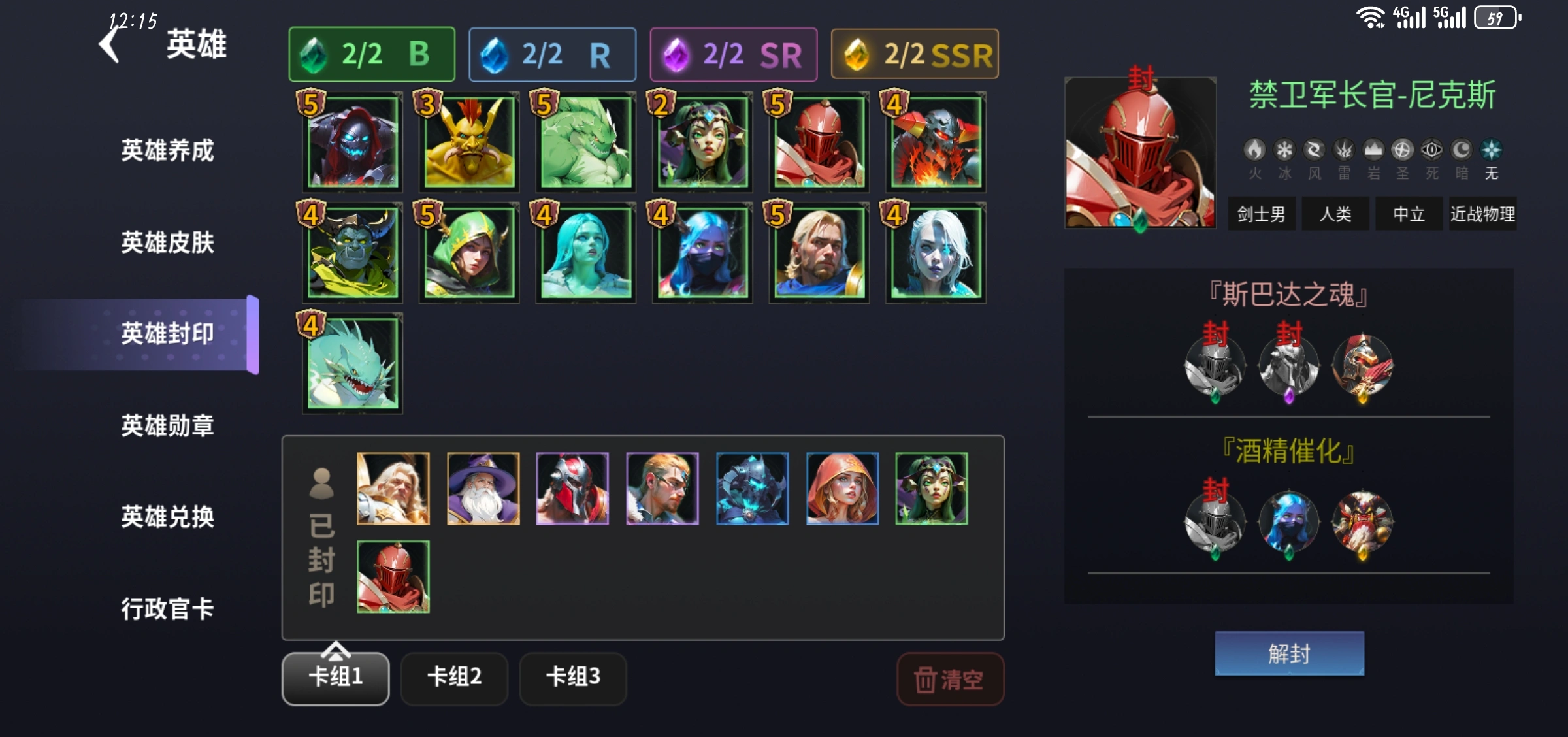Click the blue 解封 unseal button
Screen dimensions: 1568x737
tap(1289, 653)
